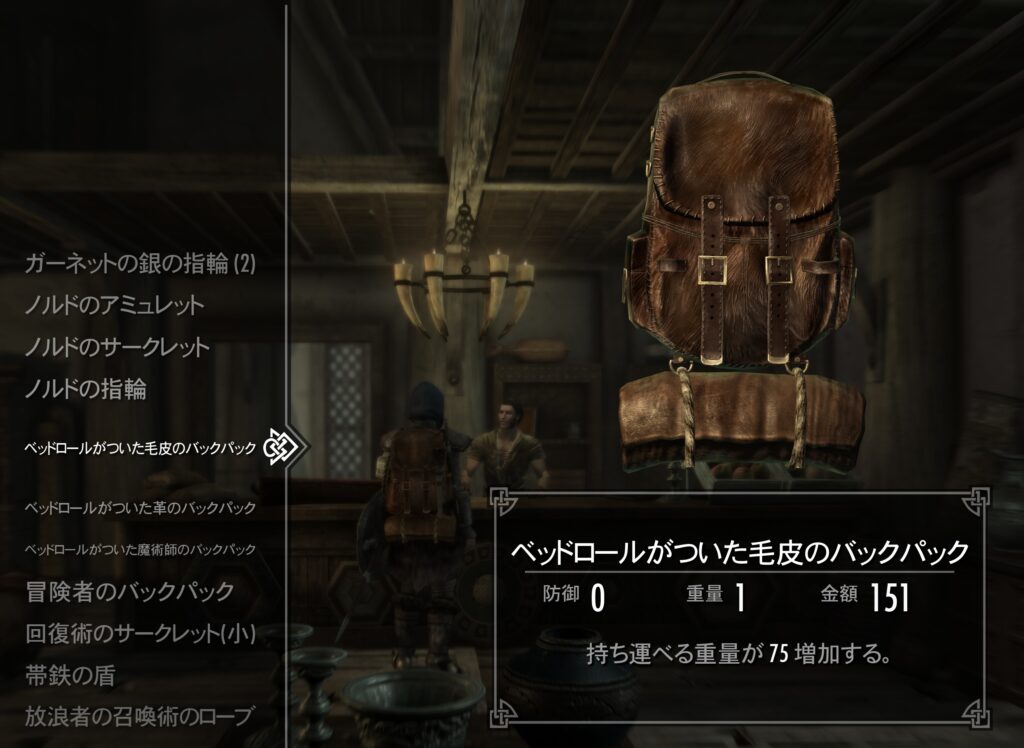
Task: Pick 放浪者の召喚術のローブ from the list
Action: (x=139, y=716)
